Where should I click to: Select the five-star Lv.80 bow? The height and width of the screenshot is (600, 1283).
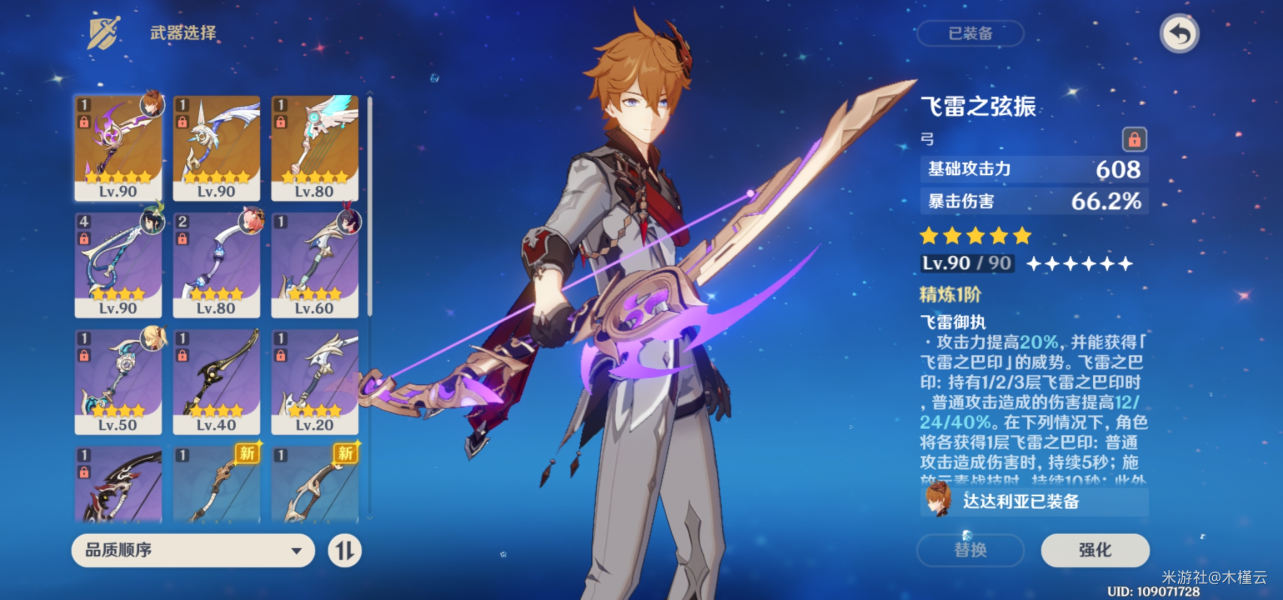pos(314,147)
